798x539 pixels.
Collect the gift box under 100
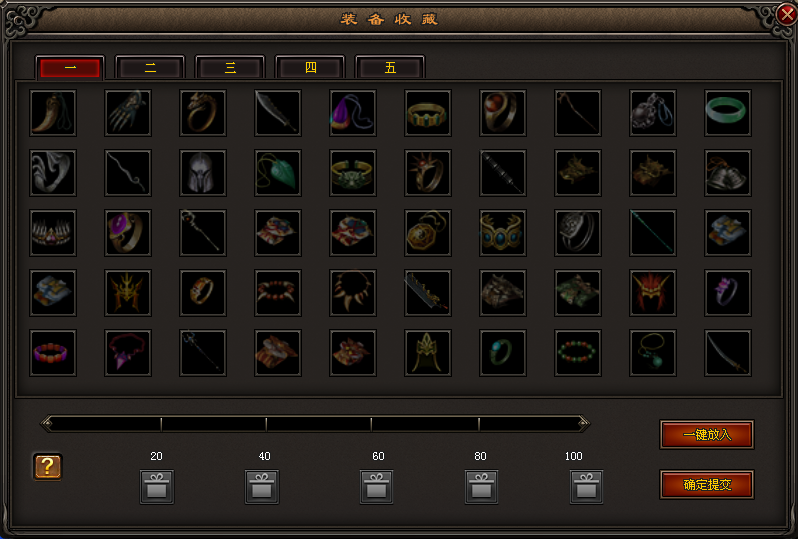587,487
